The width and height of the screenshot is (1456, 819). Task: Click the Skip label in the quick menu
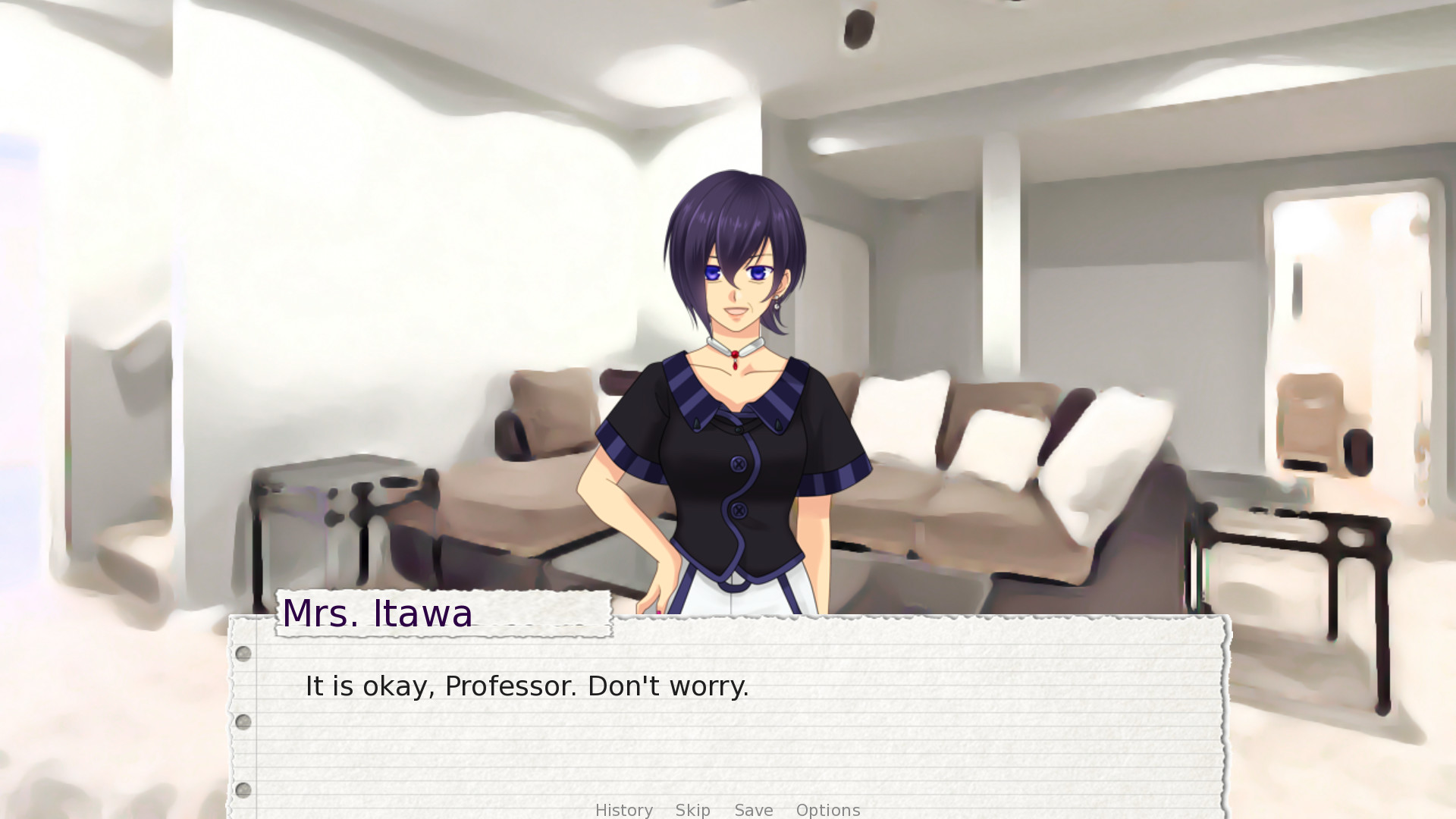pos(692,810)
